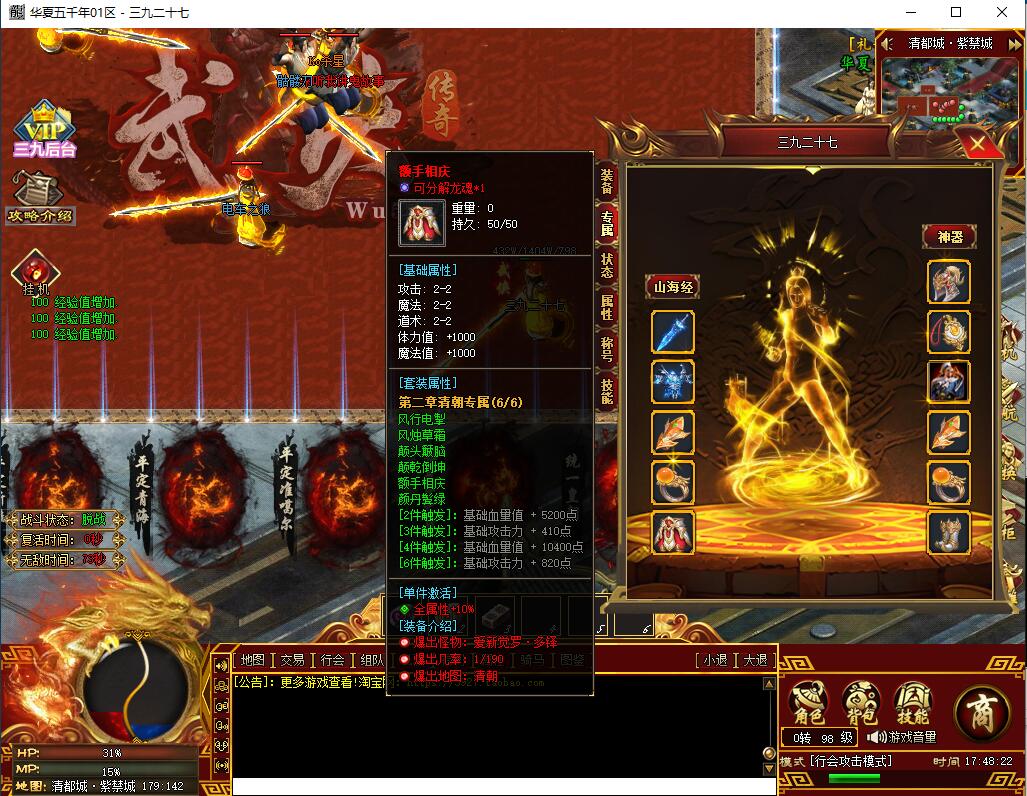1027x796 pixels.
Task: Maximize the game window
Action: click(956, 12)
